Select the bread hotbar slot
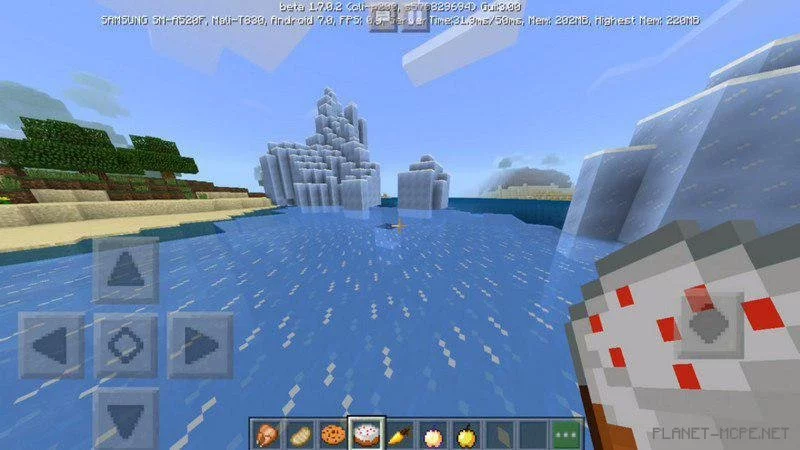The width and height of the screenshot is (800, 450). click(x=300, y=434)
